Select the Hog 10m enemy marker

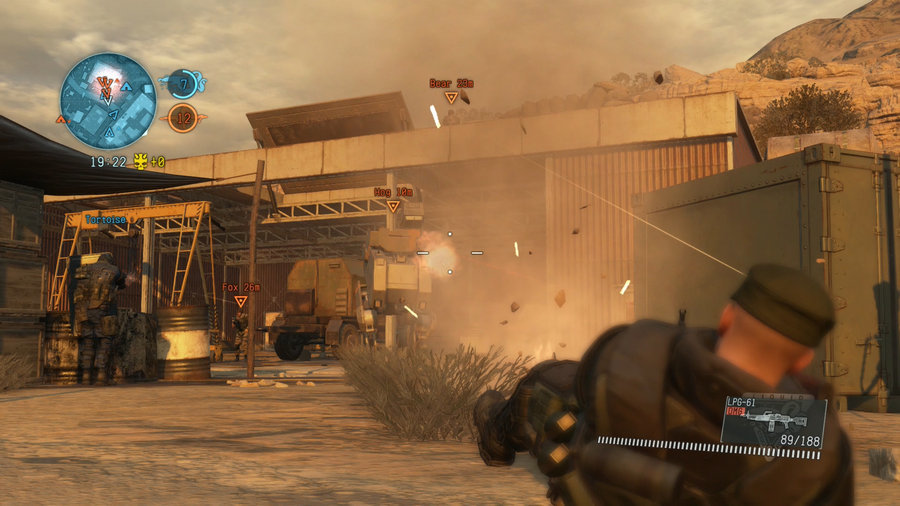click(393, 205)
